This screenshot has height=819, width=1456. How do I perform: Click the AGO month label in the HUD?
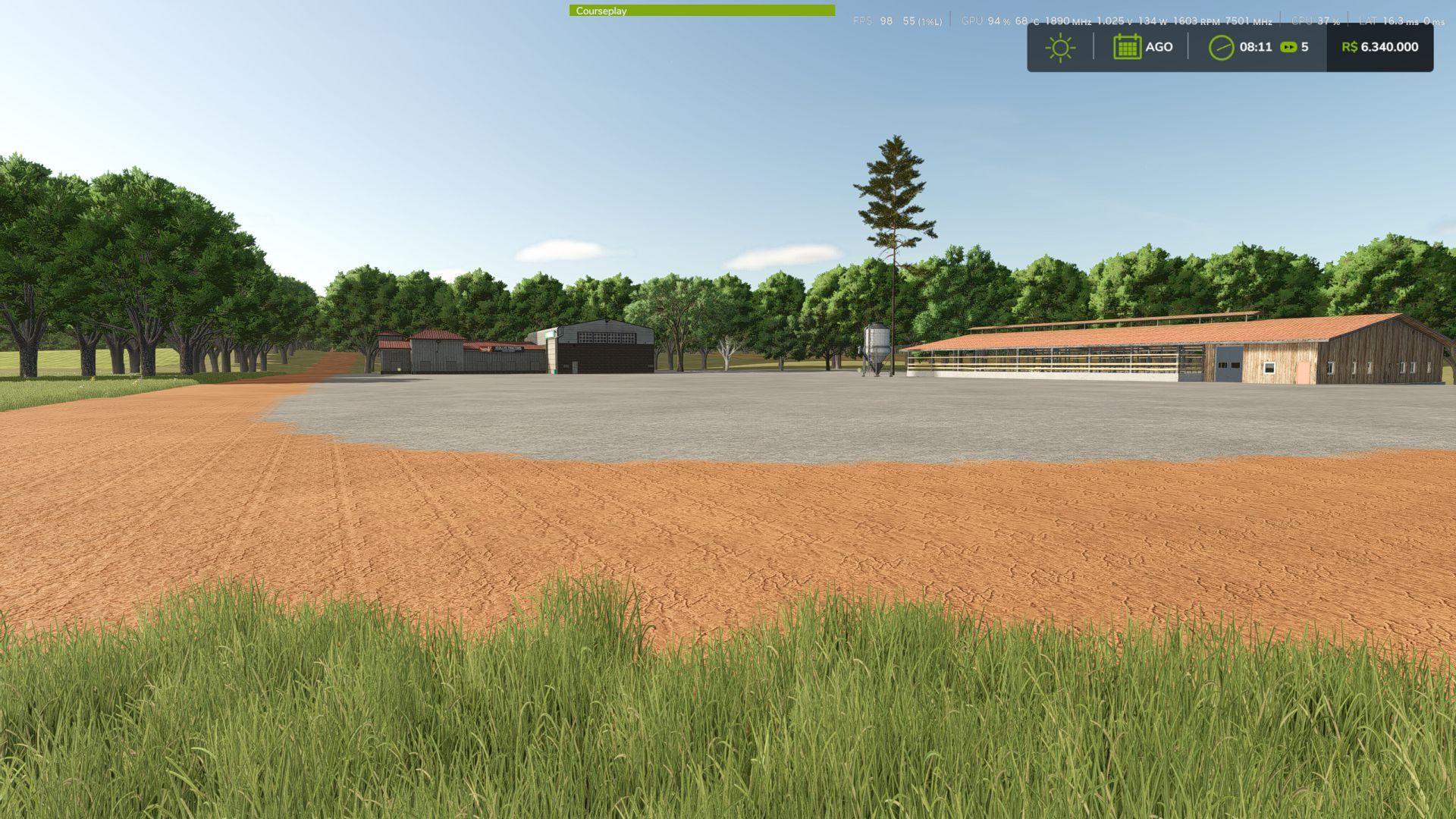pyautogui.click(x=1159, y=47)
